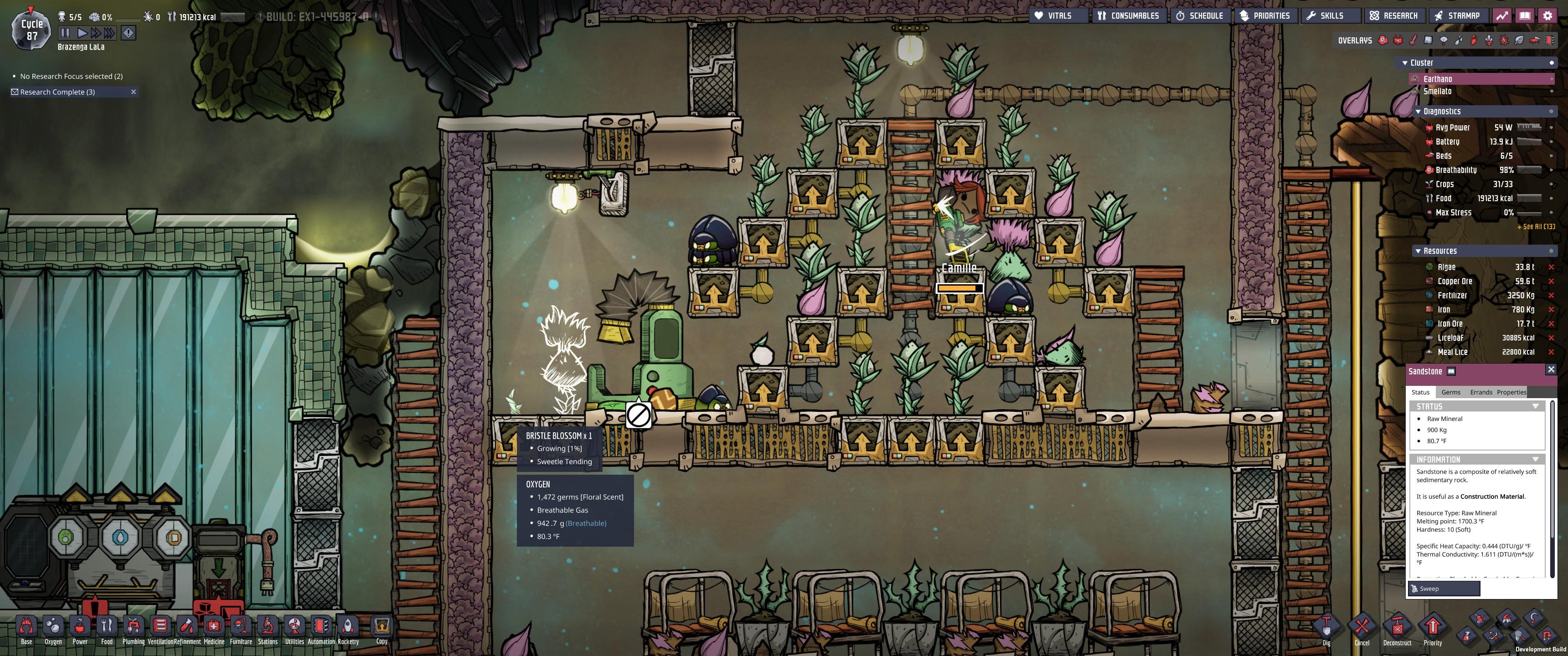Viewport: 1568px width, 656px height.
Task: Dismiss the Research Complete notification
Action: point(133,91)
